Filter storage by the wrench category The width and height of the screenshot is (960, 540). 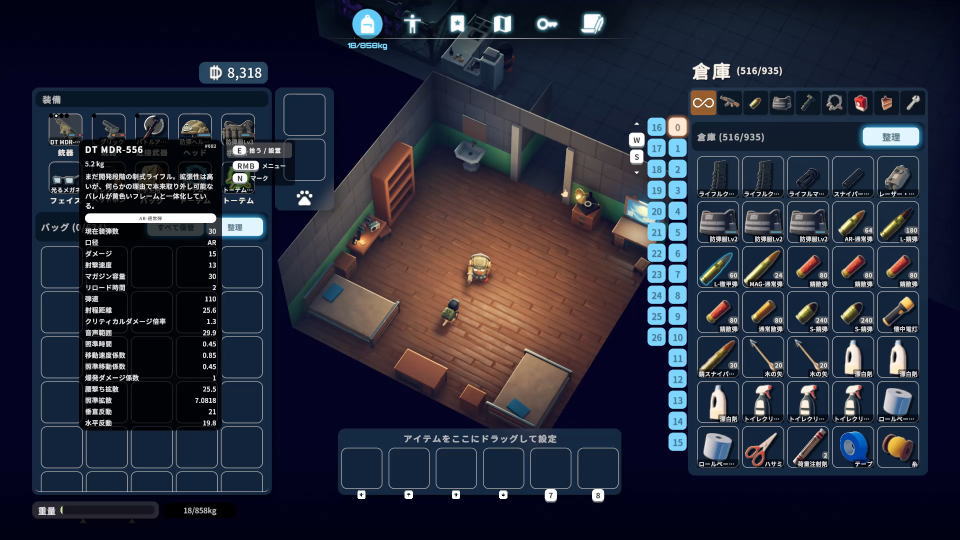pos(912,102)
